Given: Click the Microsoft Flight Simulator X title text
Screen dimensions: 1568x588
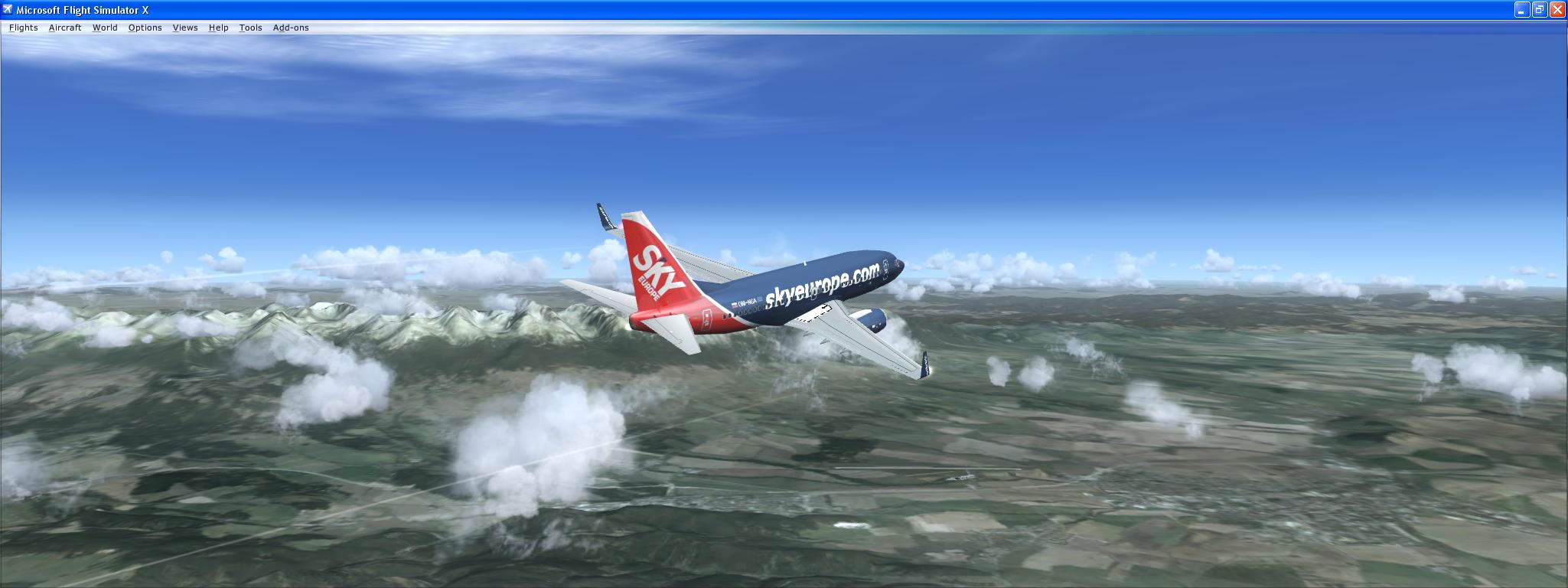Looking at the screenshot, I should tap(80, 10).
